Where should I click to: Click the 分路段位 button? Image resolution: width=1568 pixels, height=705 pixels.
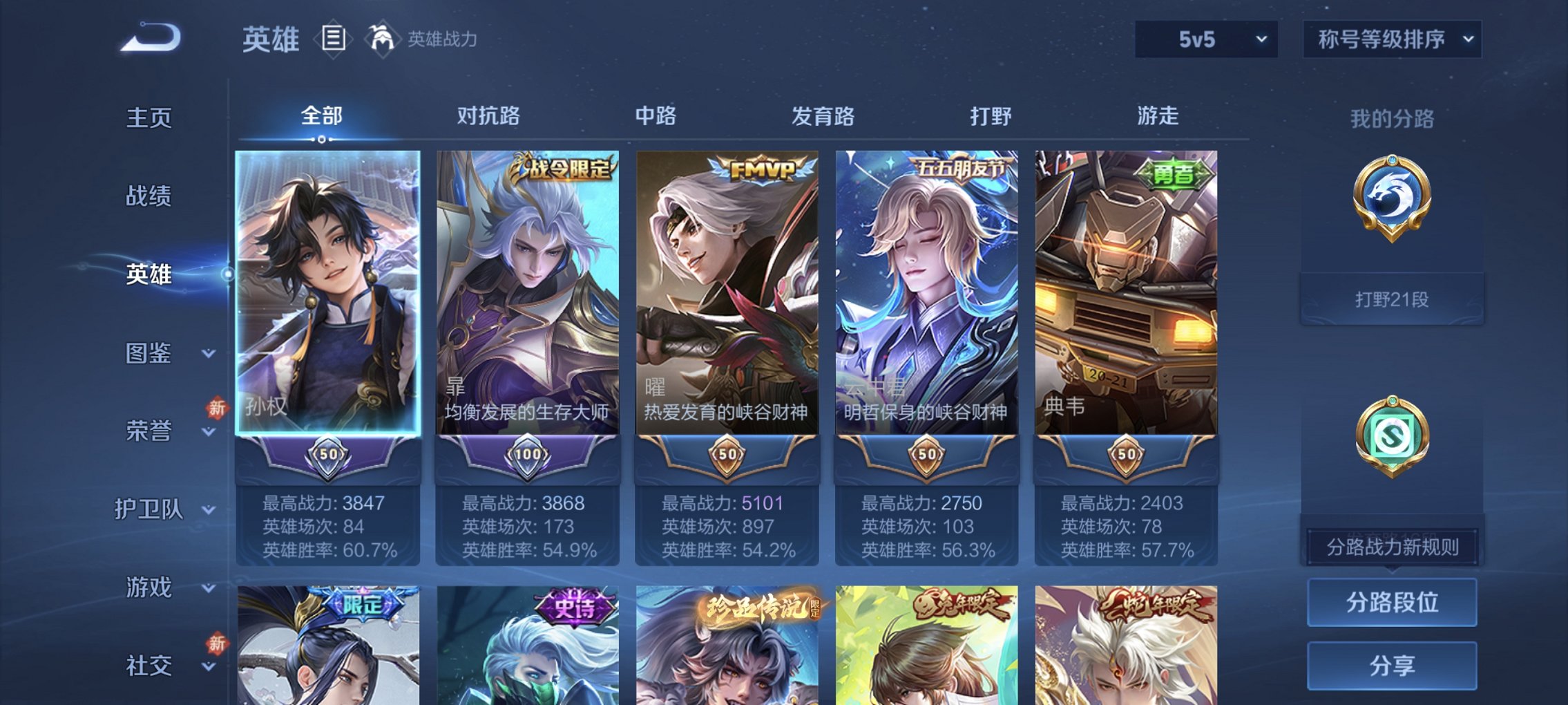point(1392,603)
